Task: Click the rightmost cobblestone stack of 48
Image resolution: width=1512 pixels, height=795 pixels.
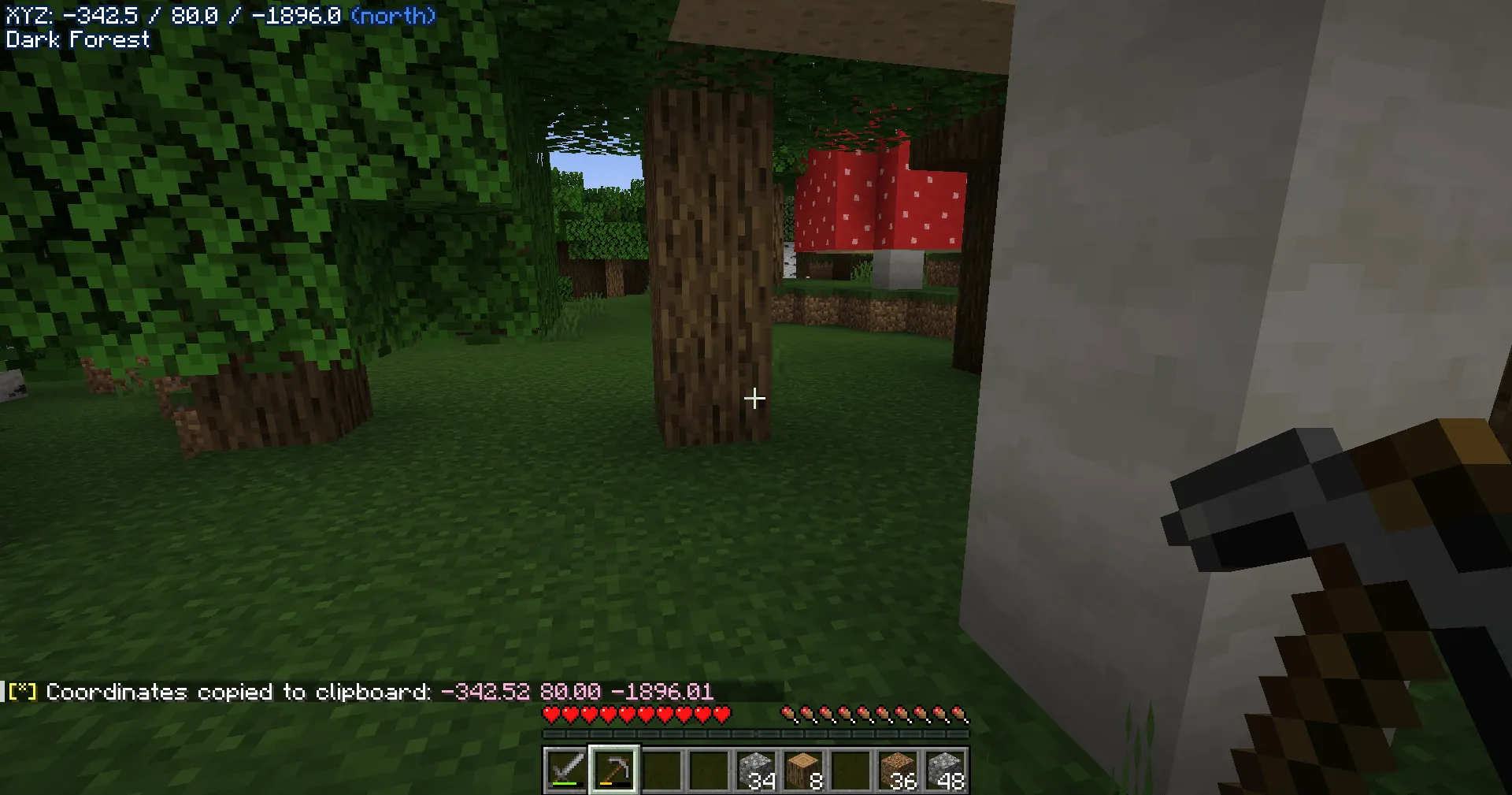Action: click(949, 768)
